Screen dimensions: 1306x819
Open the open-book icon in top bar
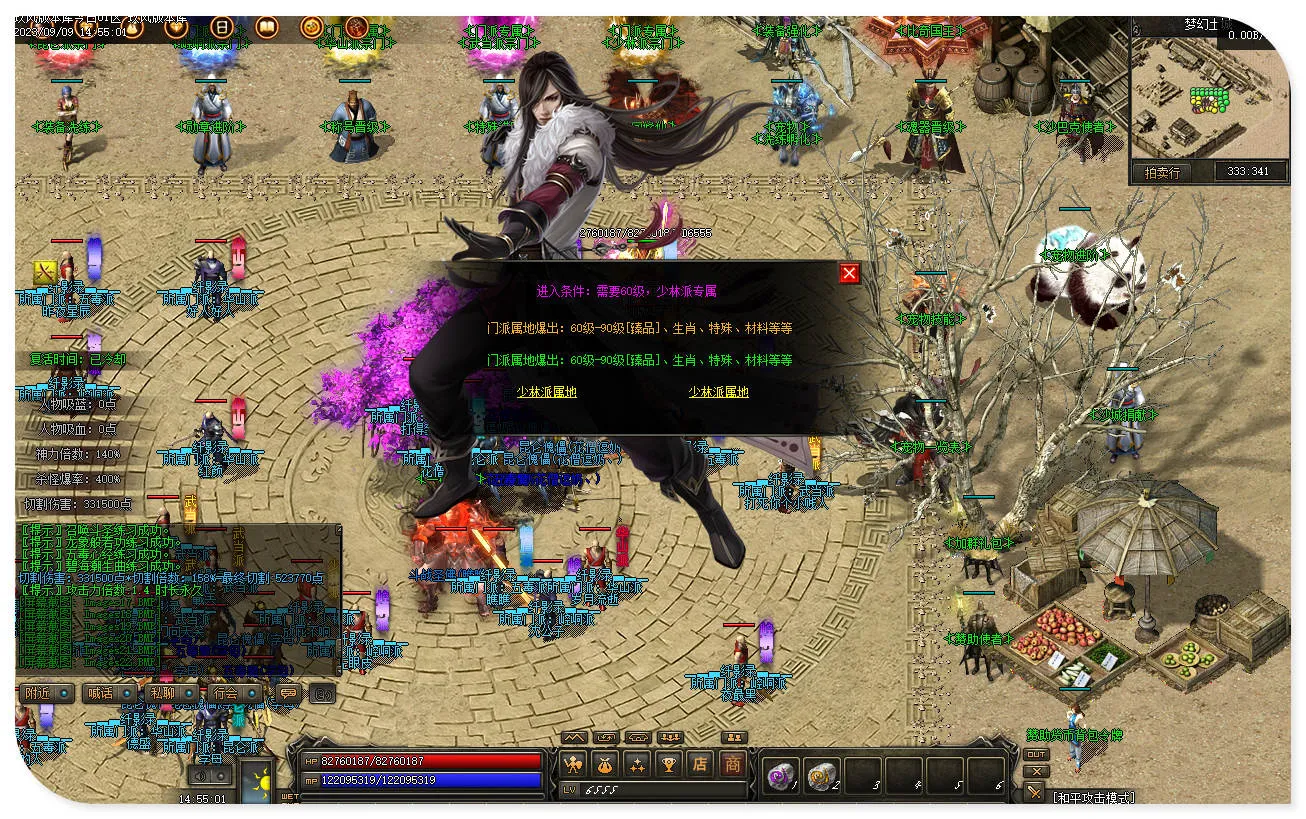pyautogui.click(x=267, y=27)
